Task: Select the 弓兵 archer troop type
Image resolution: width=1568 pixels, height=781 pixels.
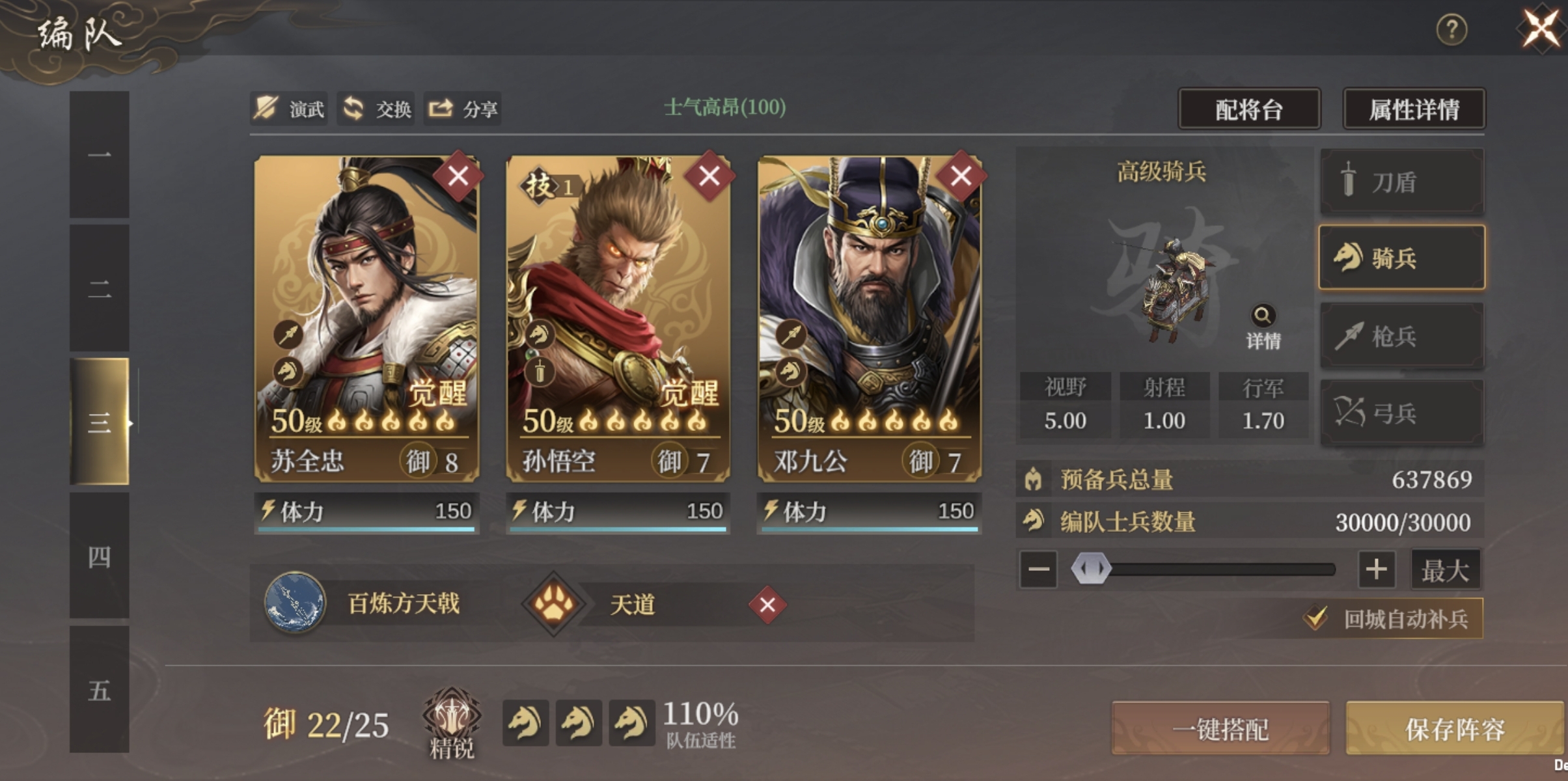Action: 1402,412
